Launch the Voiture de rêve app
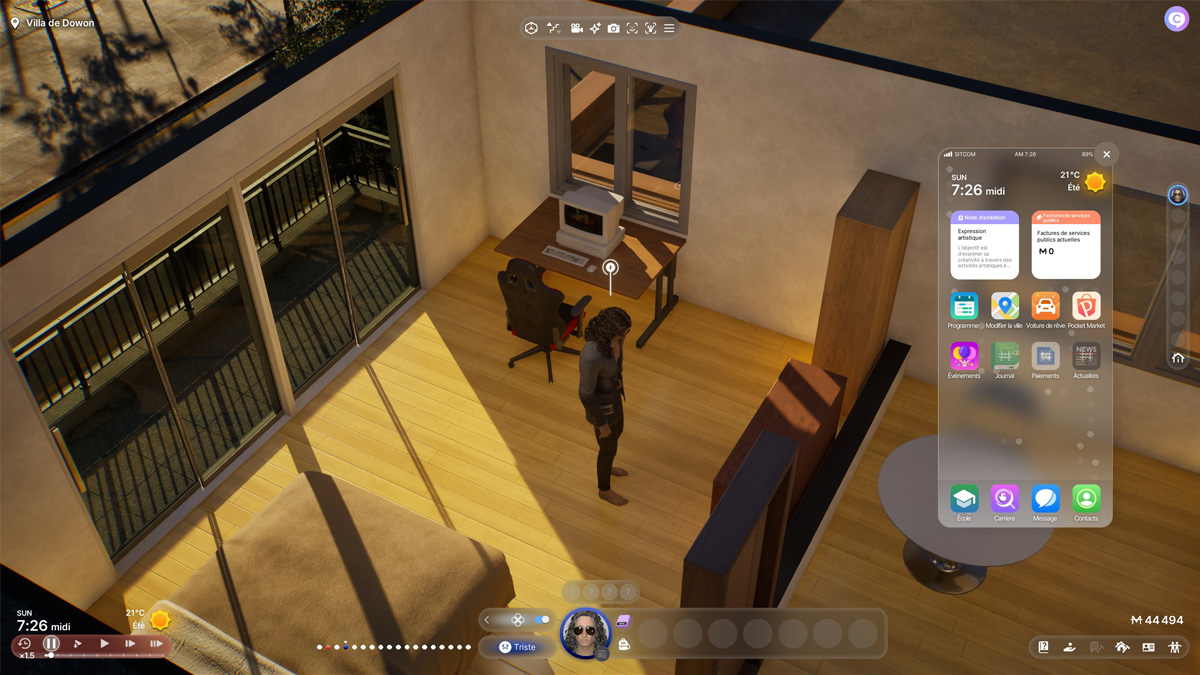 point(1045,306)
